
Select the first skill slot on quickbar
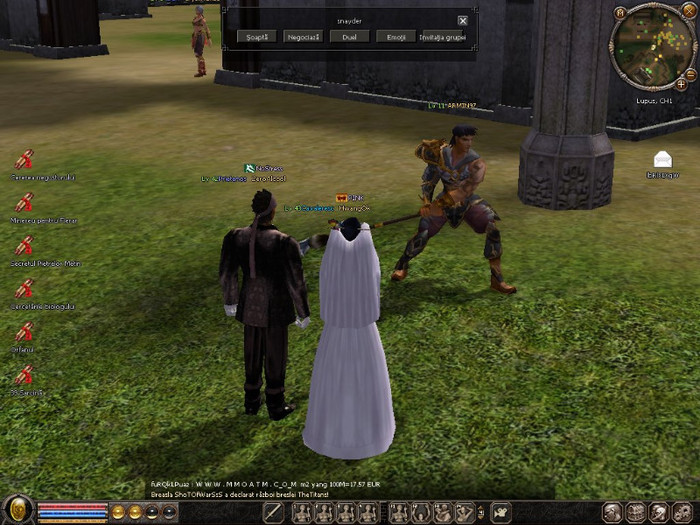pyautogui.click(x=300, y=512)
